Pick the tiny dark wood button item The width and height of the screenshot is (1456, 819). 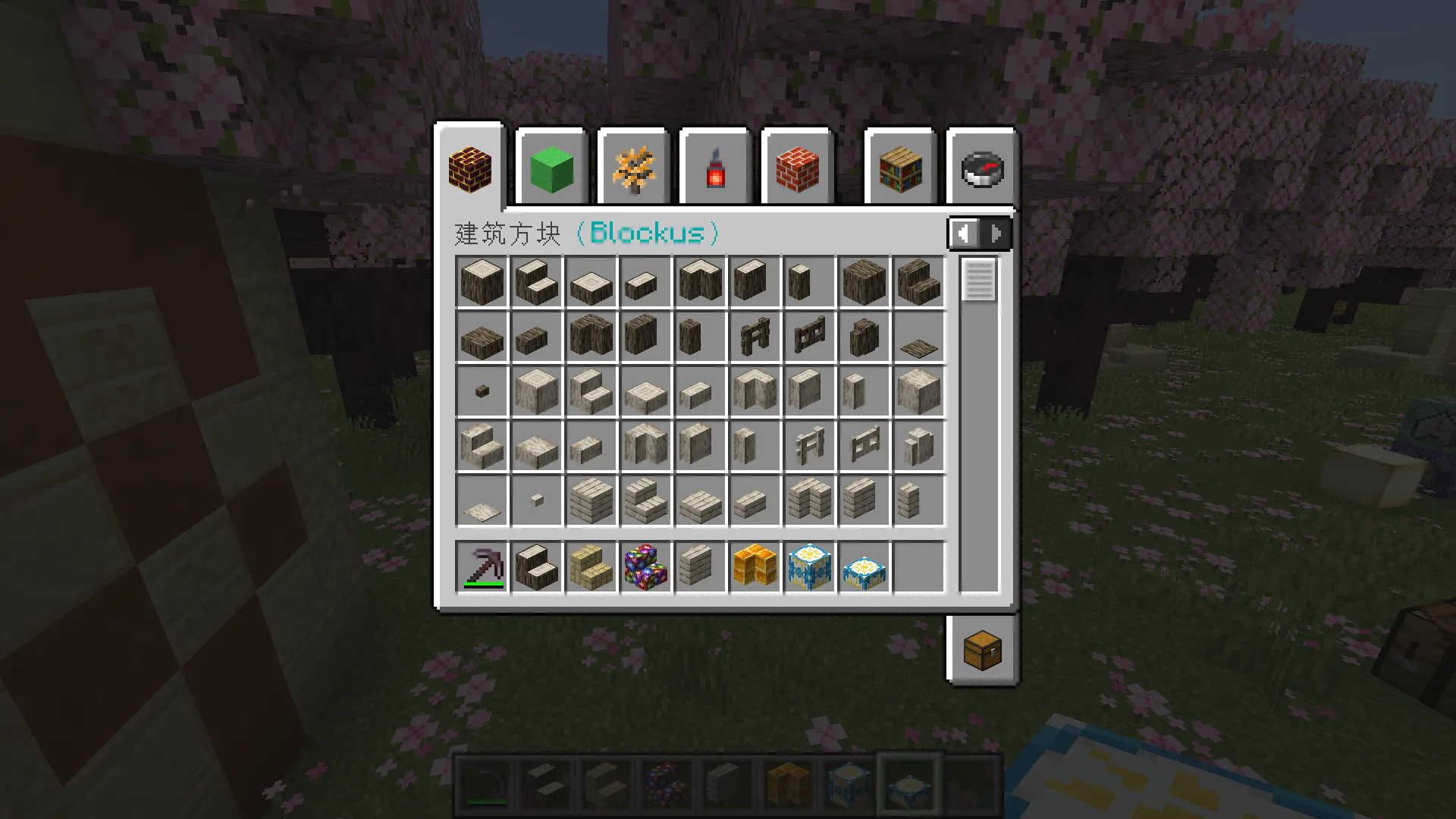point(482,391)
